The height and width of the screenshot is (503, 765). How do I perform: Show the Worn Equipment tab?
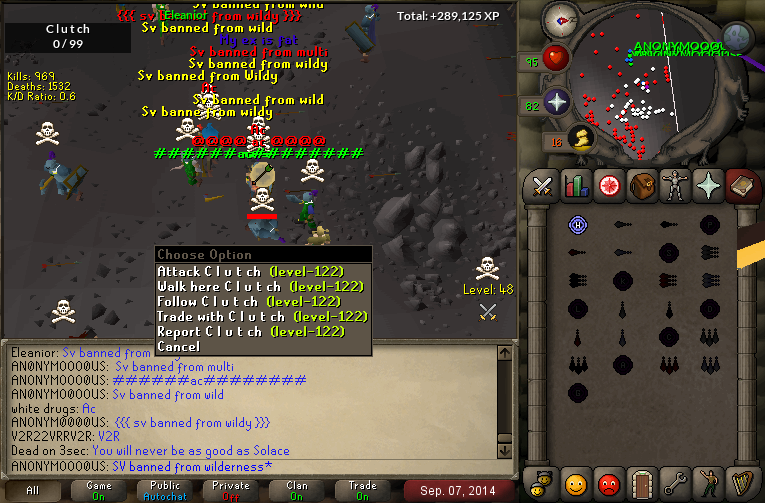pos(674,185)
